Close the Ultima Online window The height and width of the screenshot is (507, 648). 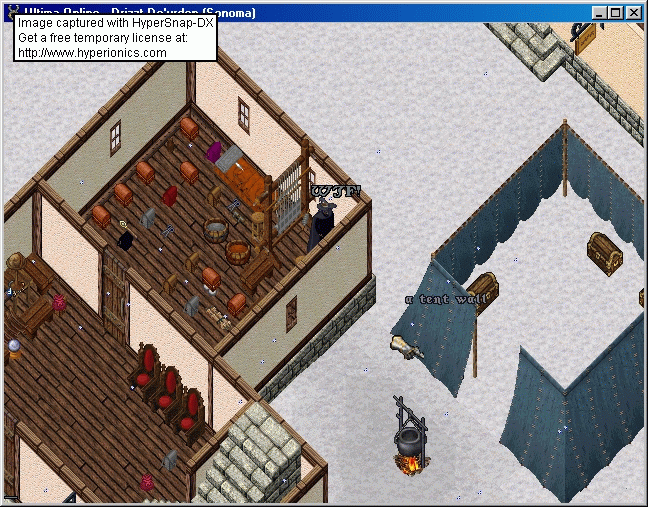pos(635,13)
